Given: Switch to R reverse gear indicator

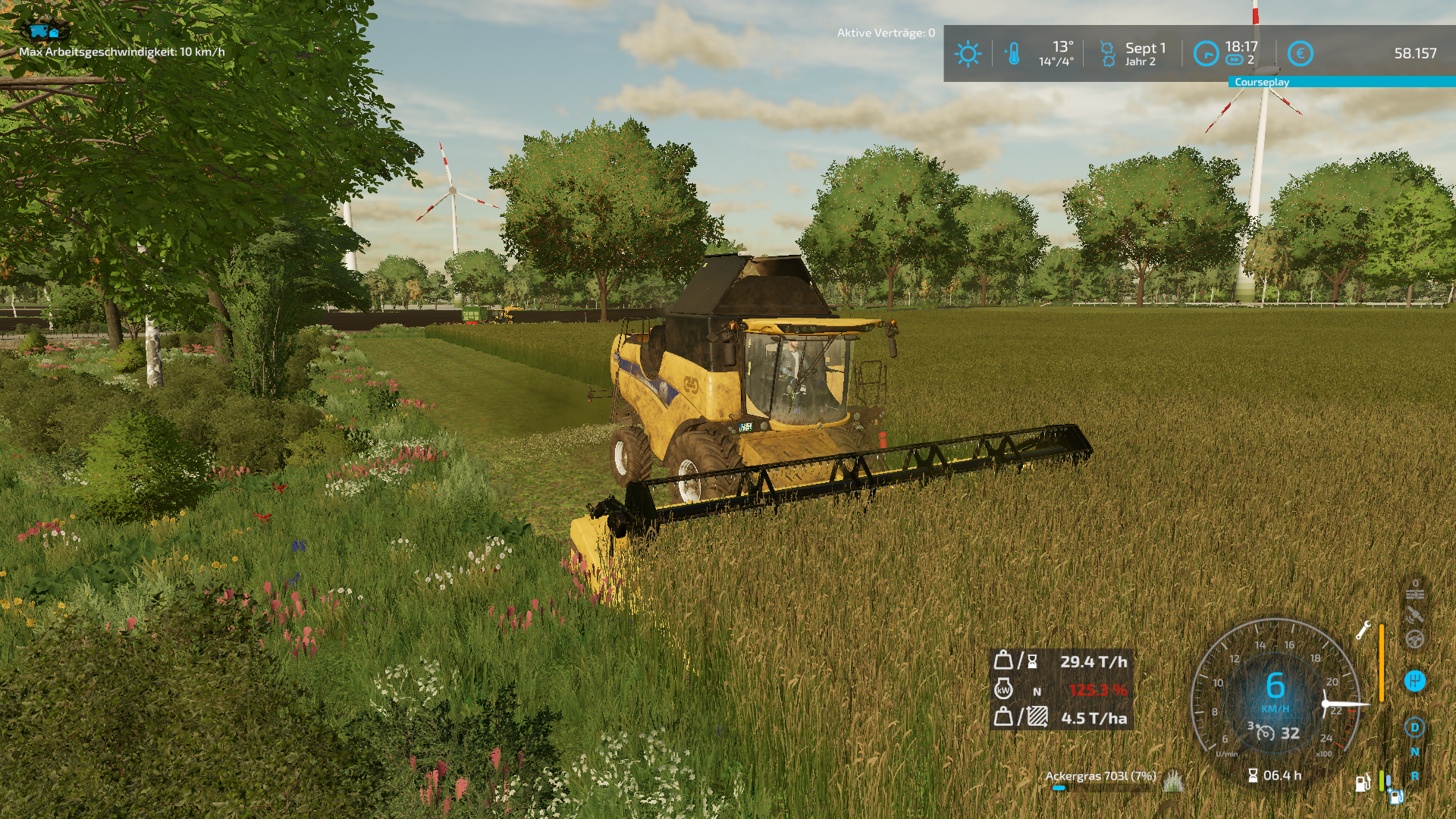Looking at the screenshot, I should coord(1415,777).
